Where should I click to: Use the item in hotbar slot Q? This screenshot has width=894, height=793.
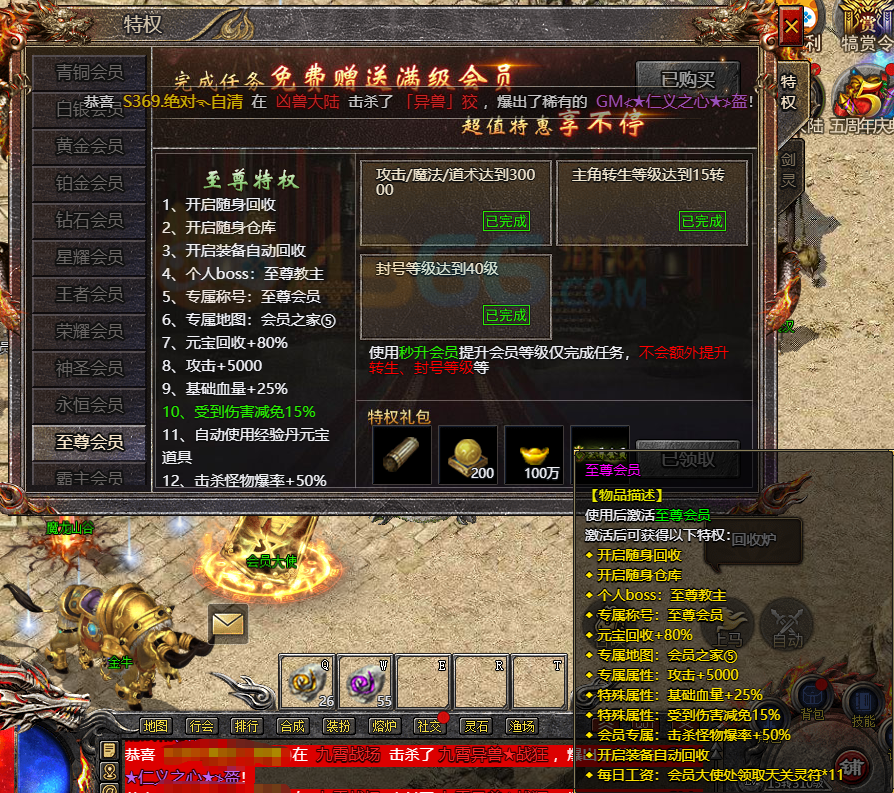pos(306,682)
